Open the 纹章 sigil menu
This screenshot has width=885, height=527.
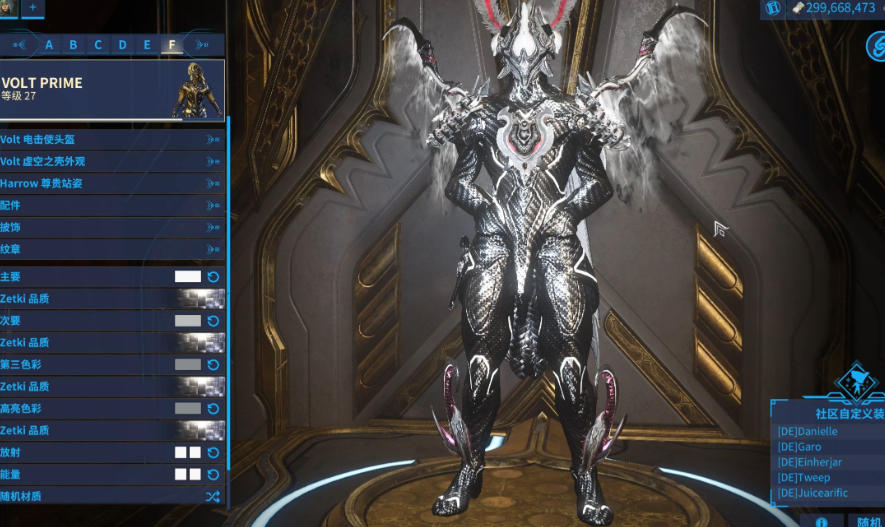[x=112, y=249]
